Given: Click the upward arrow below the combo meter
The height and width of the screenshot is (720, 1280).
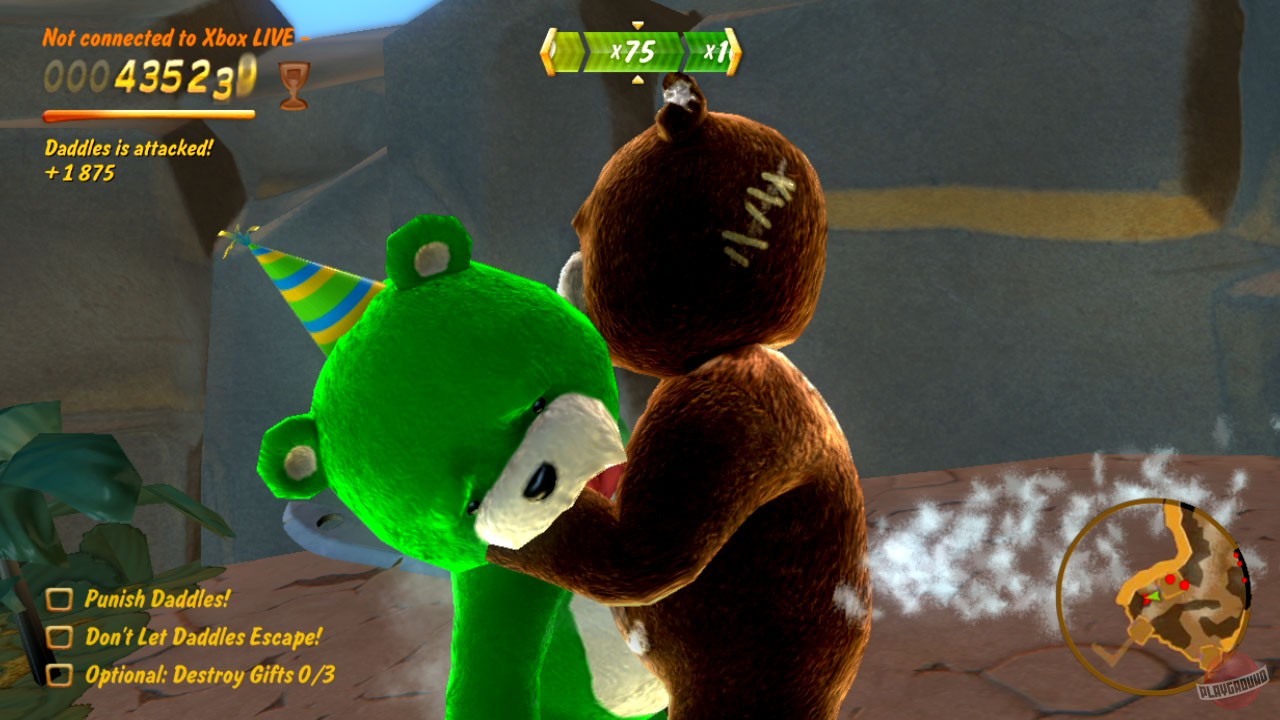Looking at the screenshot, I should coord(638,79).
